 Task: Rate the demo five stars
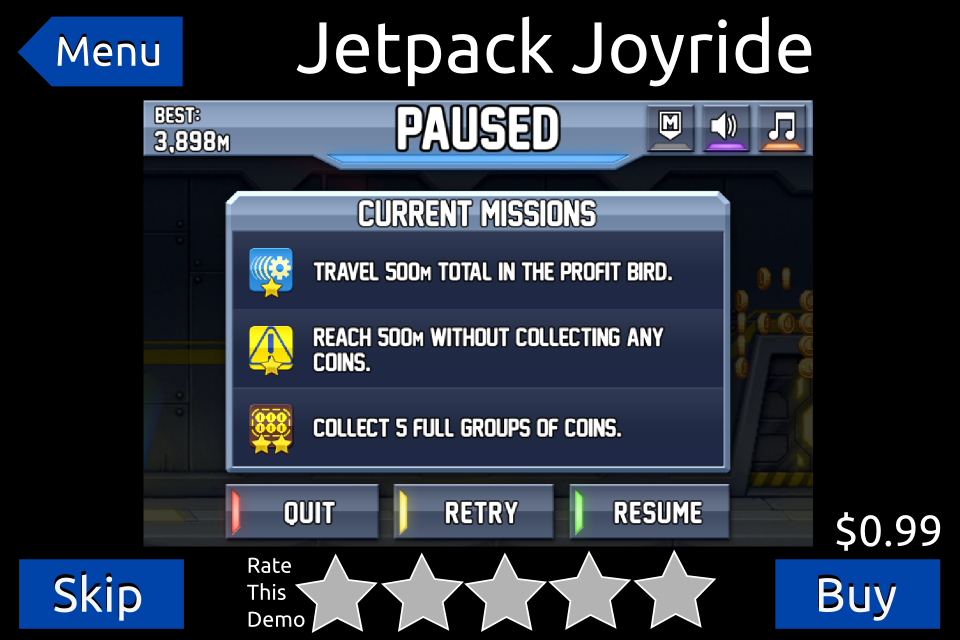tap(674, 592)
